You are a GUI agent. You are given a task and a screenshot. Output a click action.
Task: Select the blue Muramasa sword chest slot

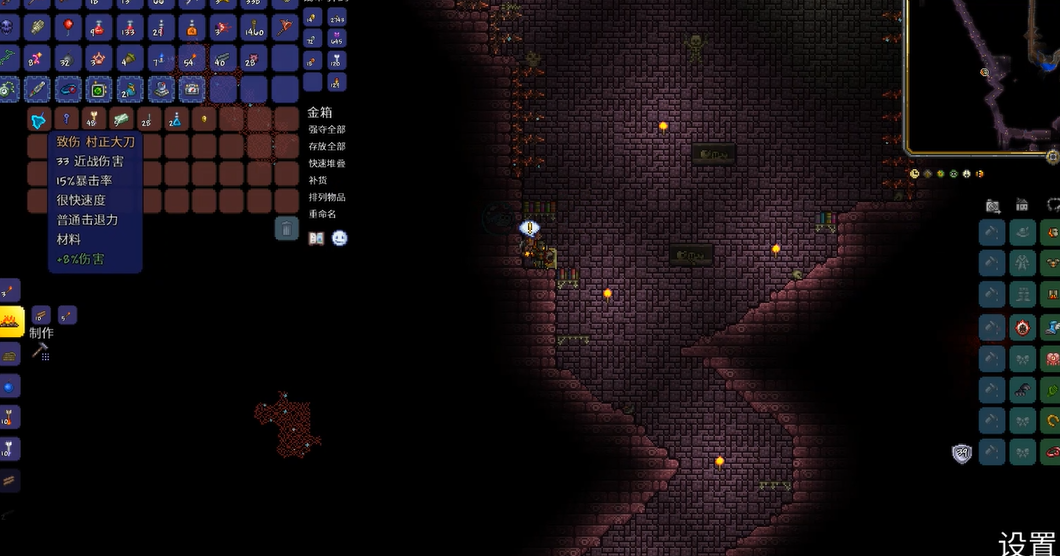click(x=39, y=120)
